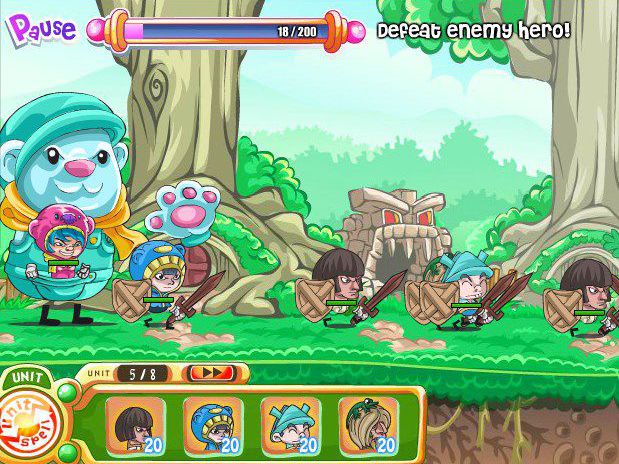The height and width of the screenshot is (464, 619).
Task: Pause the game
Action: pyautogui.click(x=42, y=30)
